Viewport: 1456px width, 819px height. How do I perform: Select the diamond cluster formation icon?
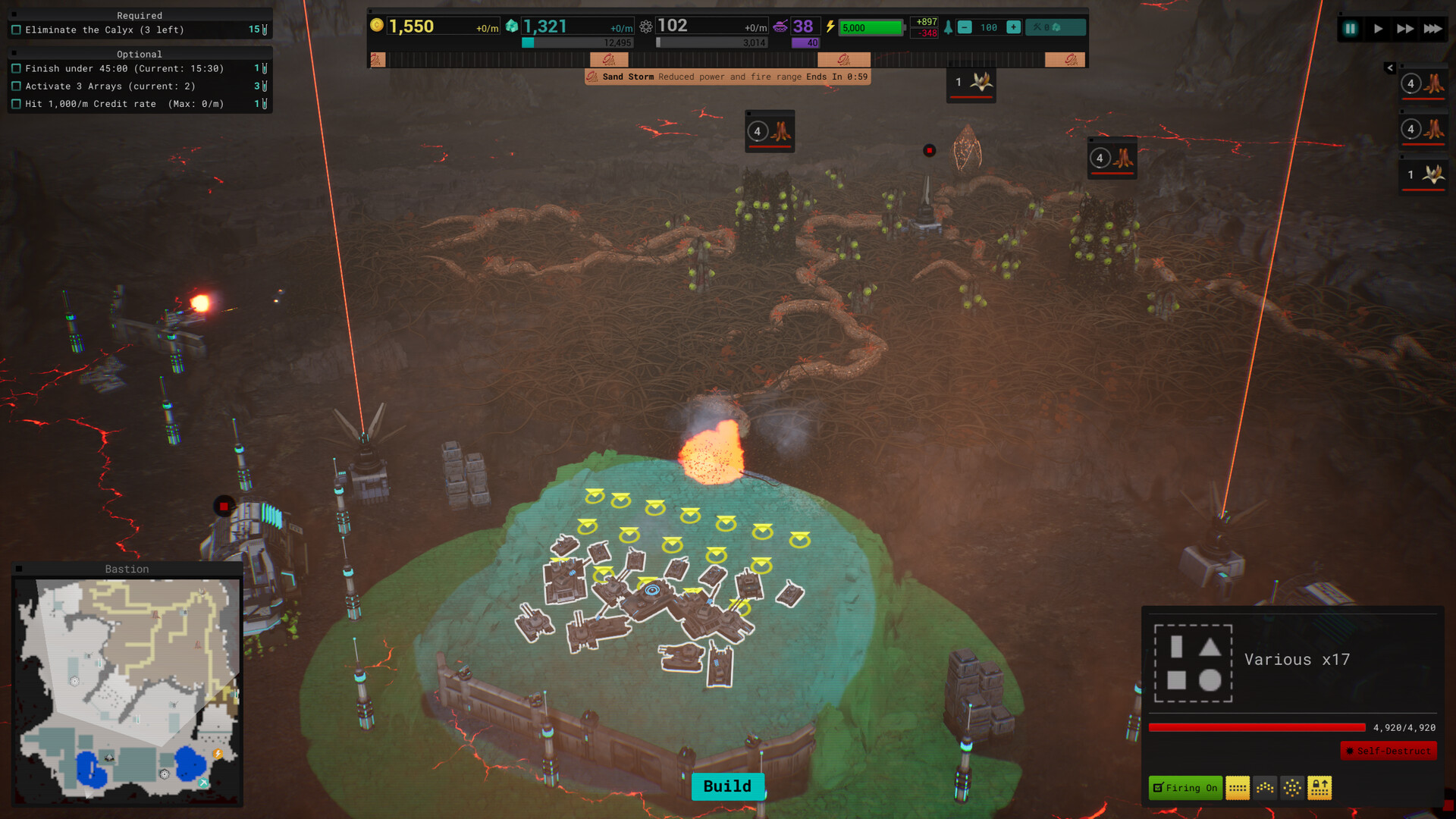click(1292, 788)
